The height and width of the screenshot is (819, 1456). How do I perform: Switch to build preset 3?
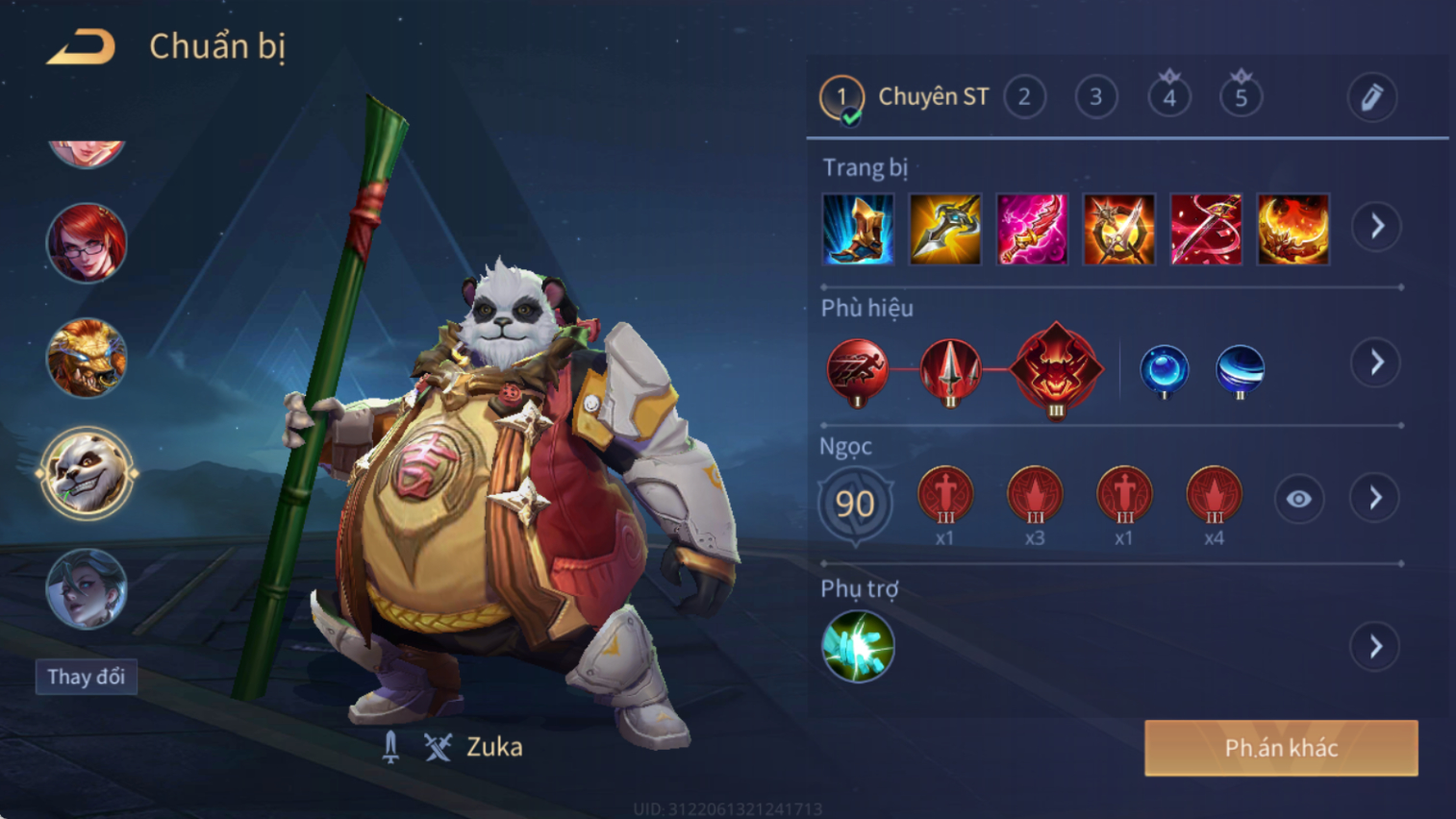[x=1095, y=97]
